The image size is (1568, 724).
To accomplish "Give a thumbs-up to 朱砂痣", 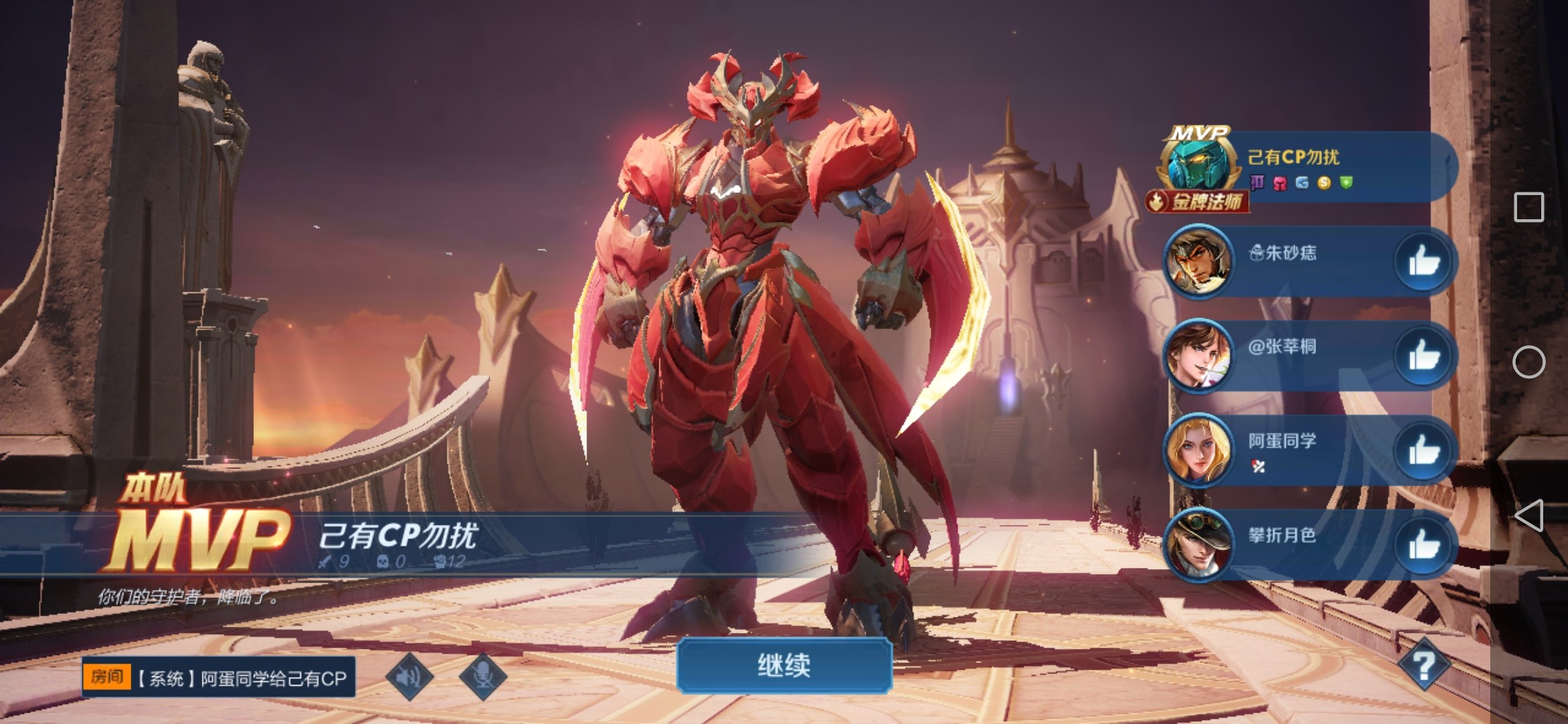I will (x=1423, y=261).
